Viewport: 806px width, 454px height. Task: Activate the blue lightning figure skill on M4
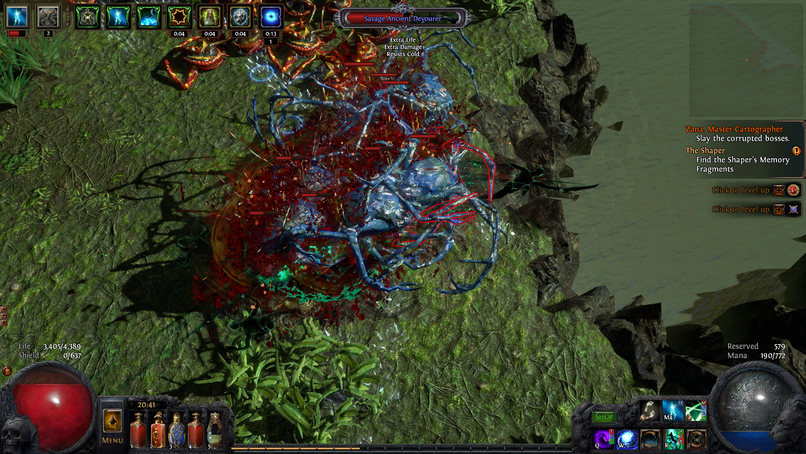point(673,411)
